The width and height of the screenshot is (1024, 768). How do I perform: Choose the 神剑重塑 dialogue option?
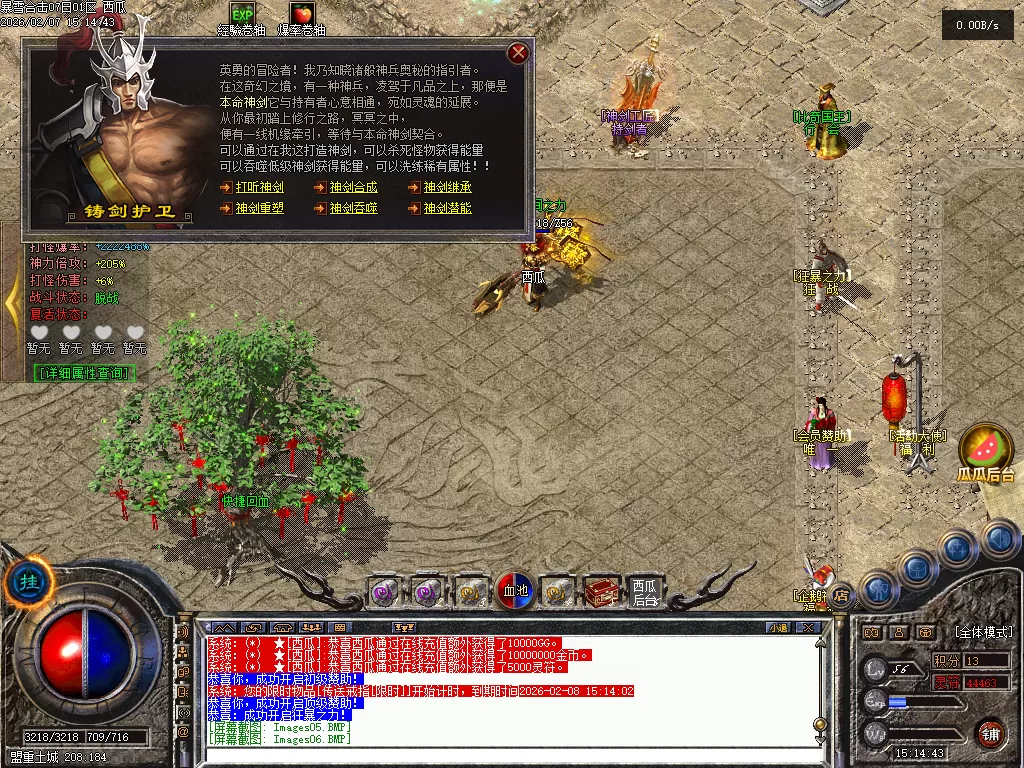[x=260, y=209]
